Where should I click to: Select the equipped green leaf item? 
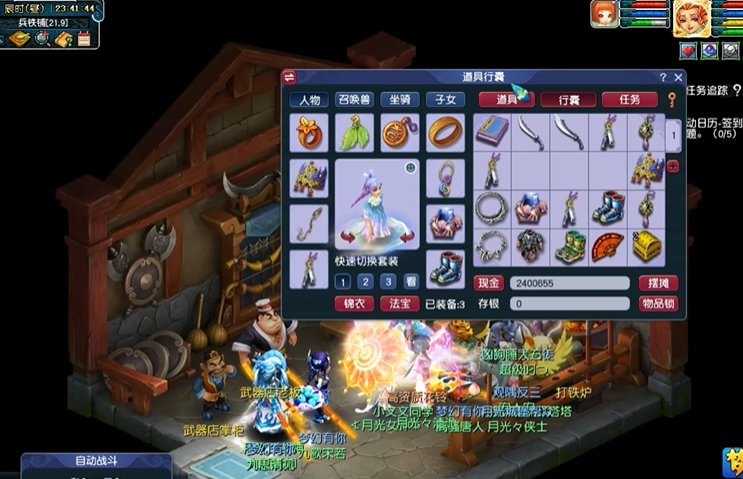tap(354, 132)
